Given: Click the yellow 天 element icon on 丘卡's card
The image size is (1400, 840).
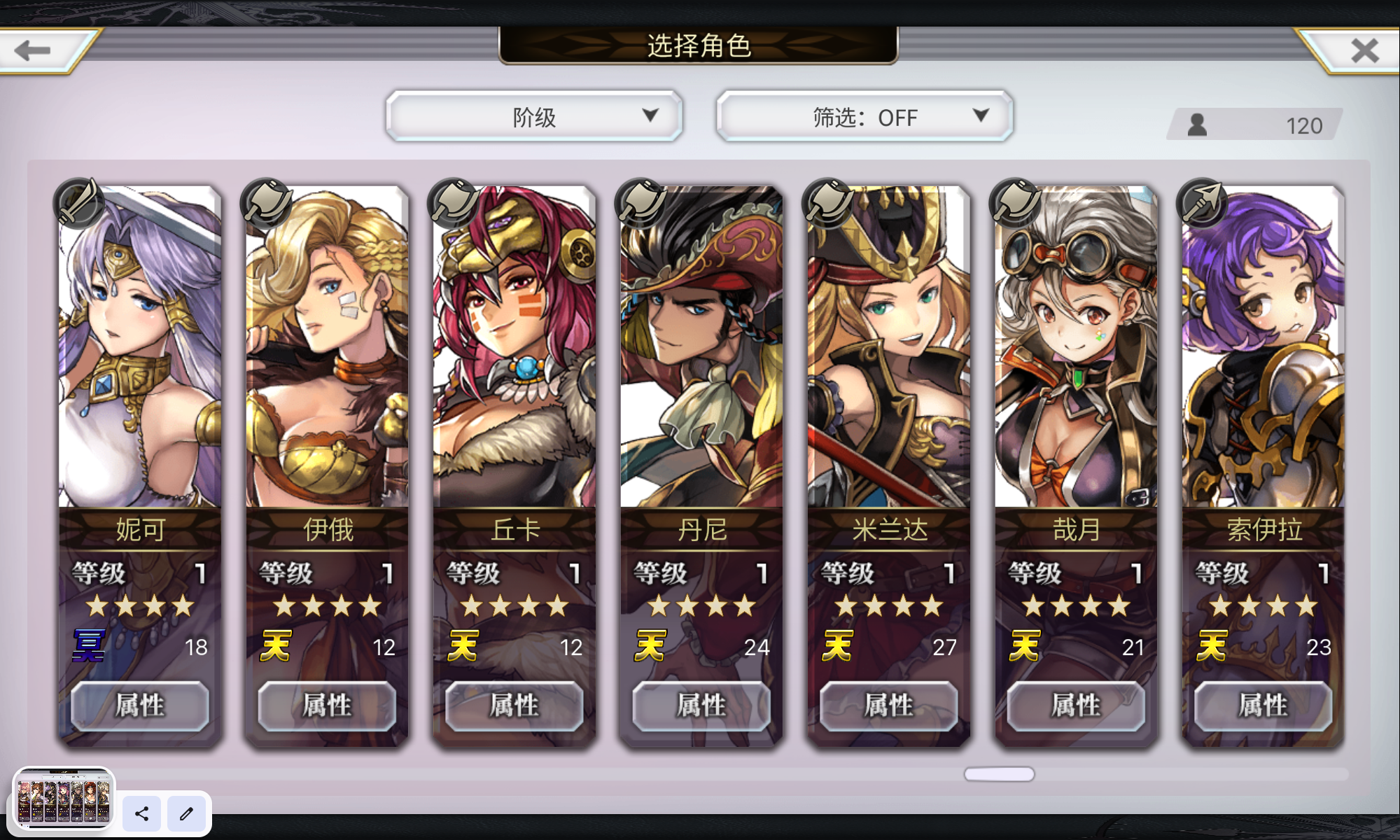Looking at the screenshot, I should point(463,645).
